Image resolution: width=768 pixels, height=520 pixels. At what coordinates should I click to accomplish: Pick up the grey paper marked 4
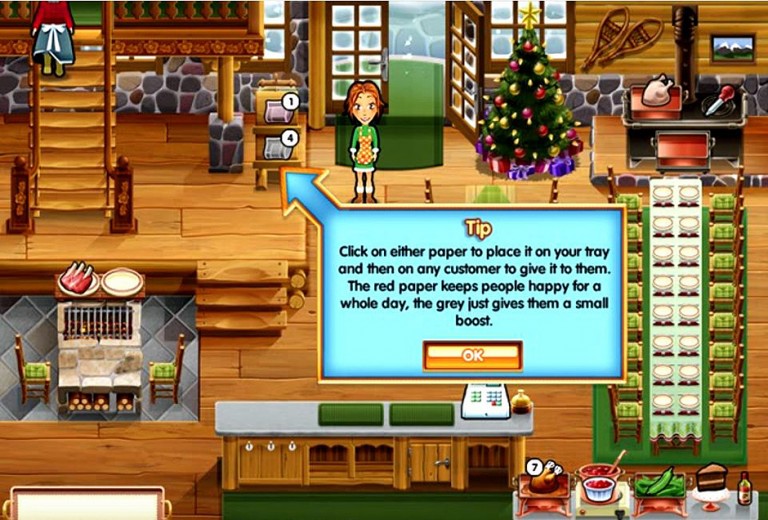coord(275,148)
